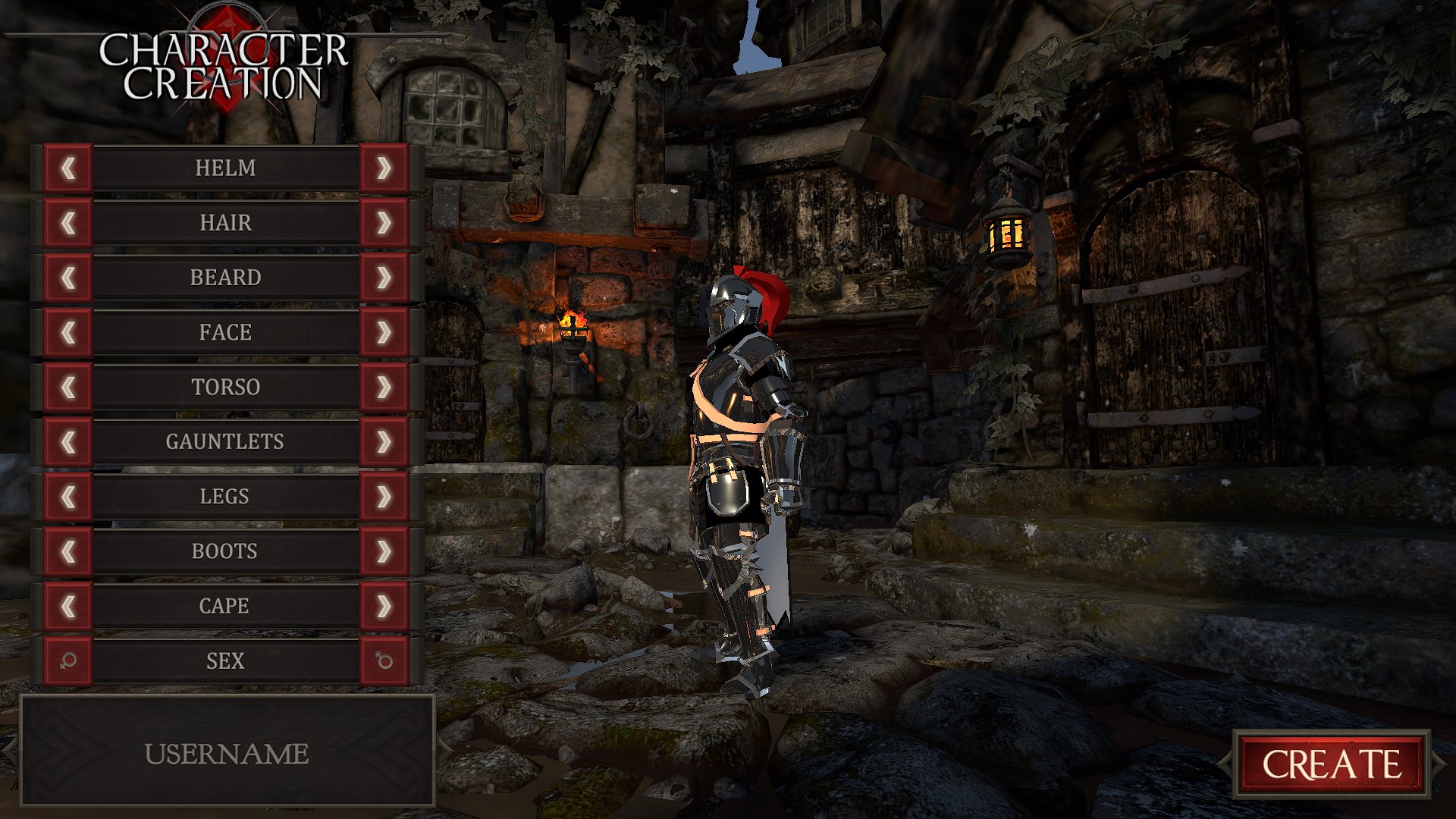Create the character

tap(1331, 764)
